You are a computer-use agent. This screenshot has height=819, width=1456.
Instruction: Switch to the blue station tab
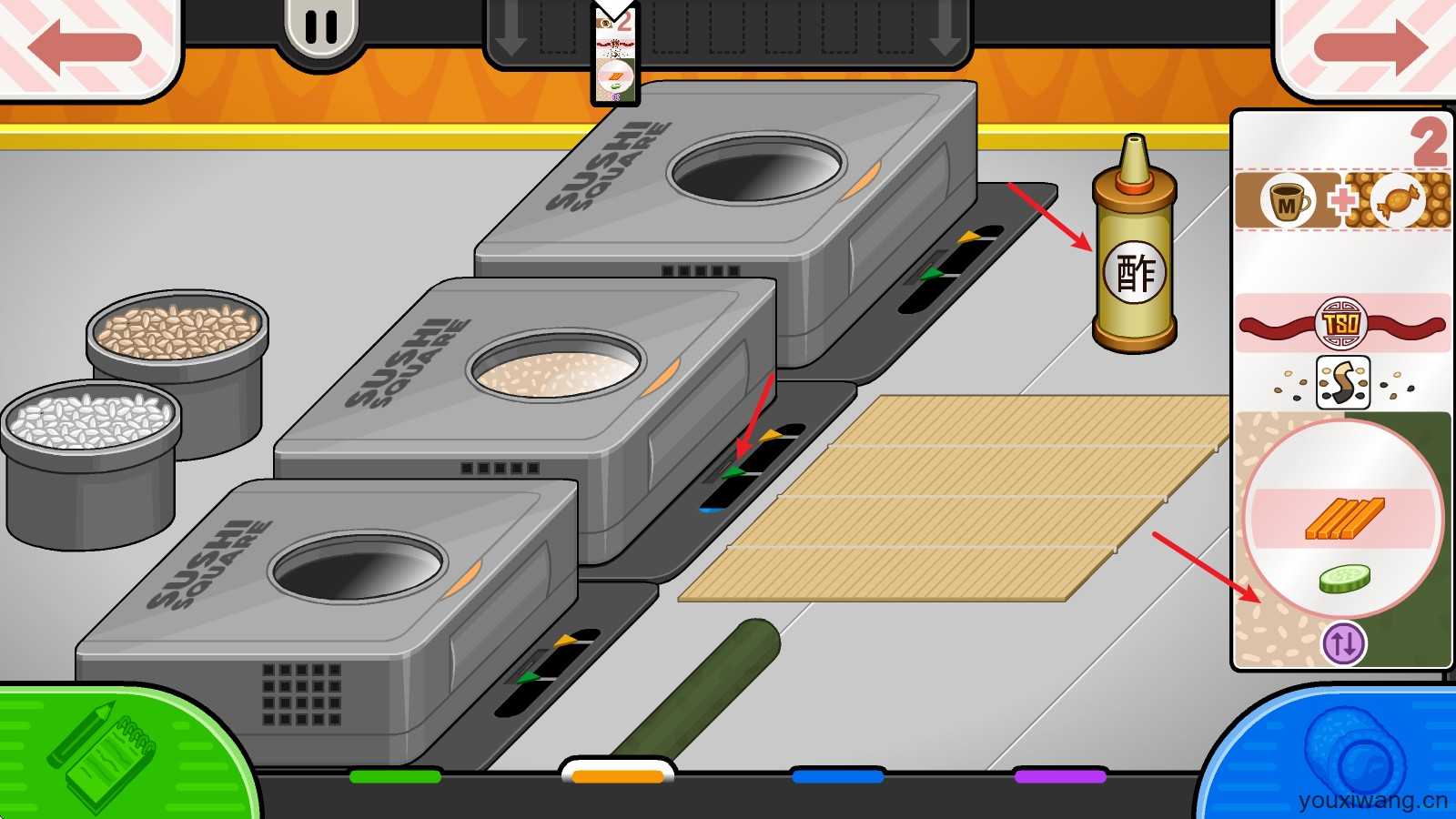pyautogui.click(x=838, y=776)
